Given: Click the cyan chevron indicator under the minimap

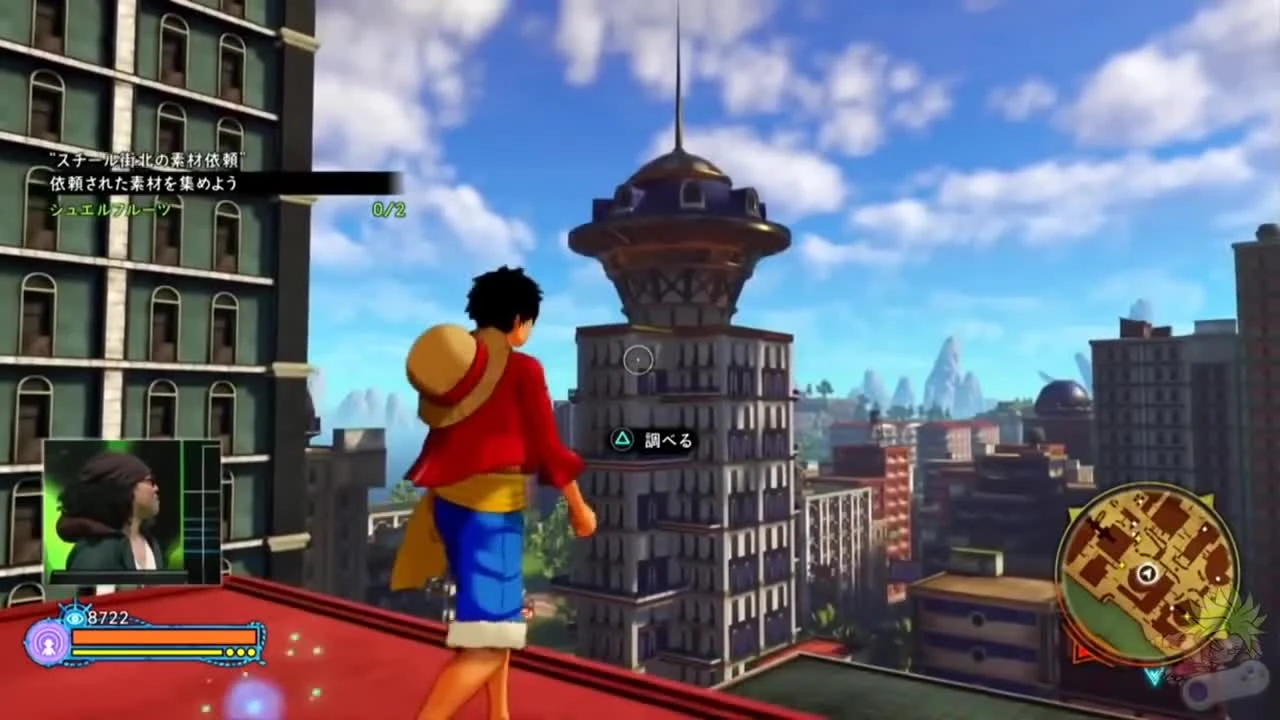Looking at the screenshot, I should 1154,676.
